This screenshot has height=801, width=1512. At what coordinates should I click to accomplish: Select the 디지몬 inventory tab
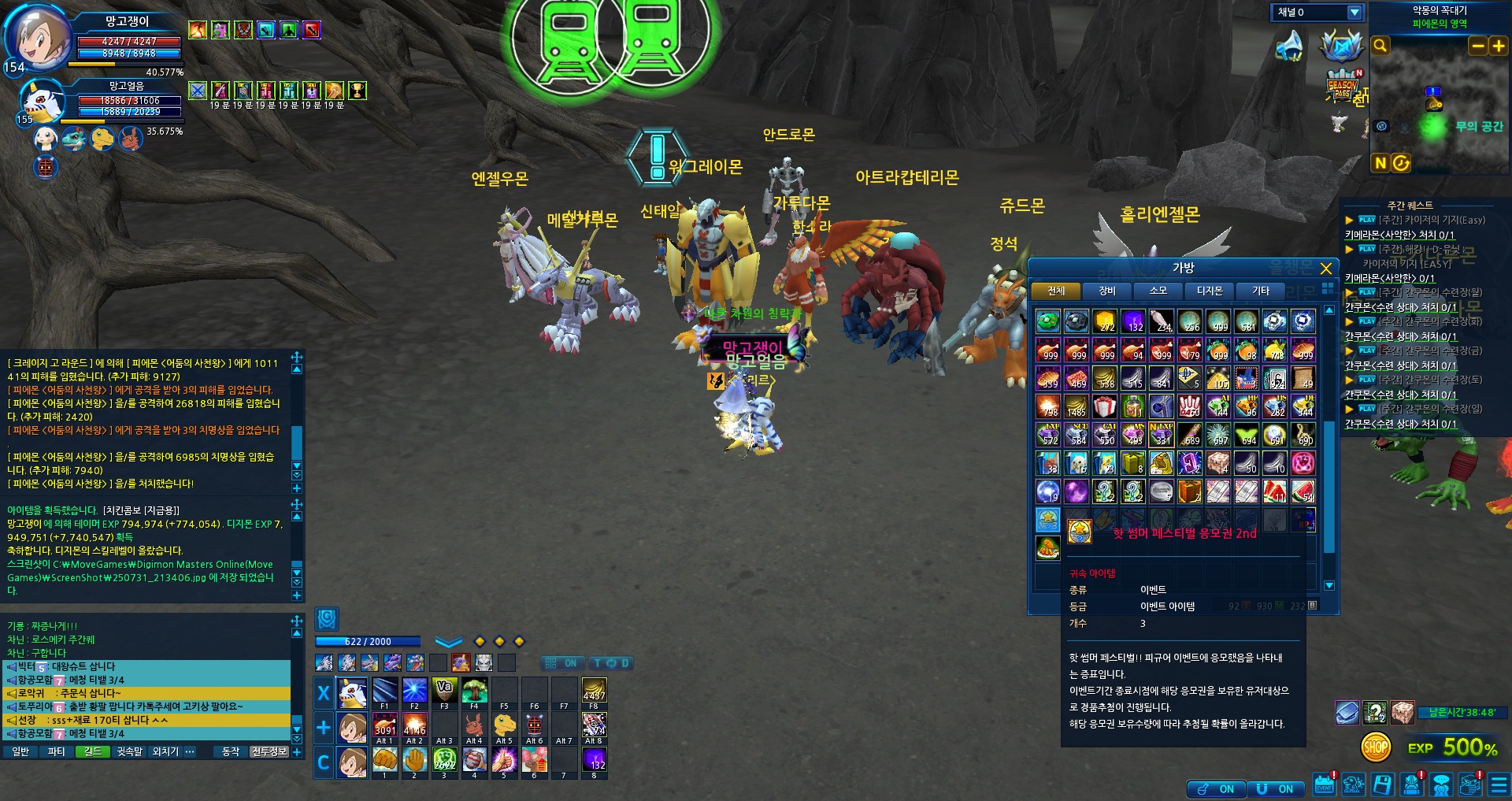click(x=1209, y=291)
